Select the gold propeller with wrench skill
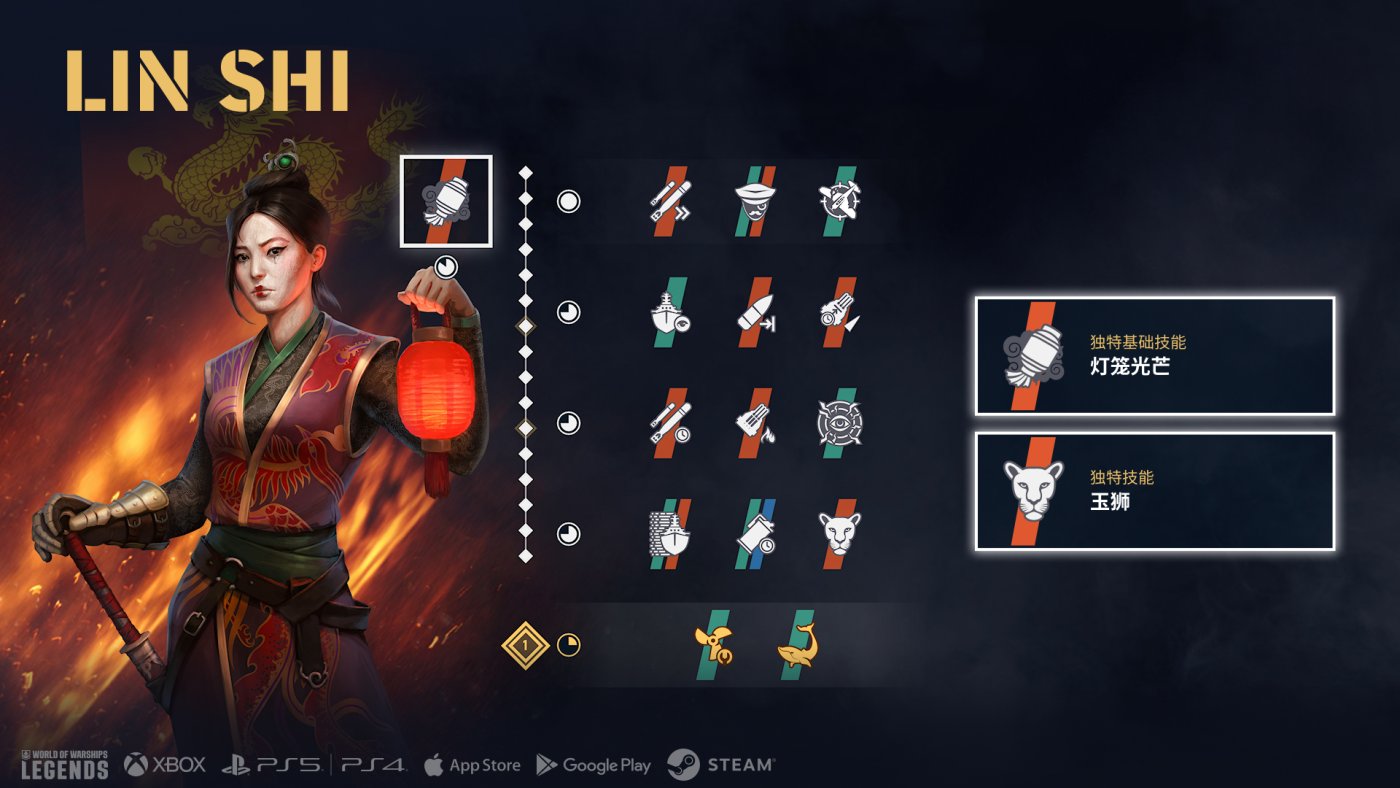The image size is (1400, 788). pos(713,645)
